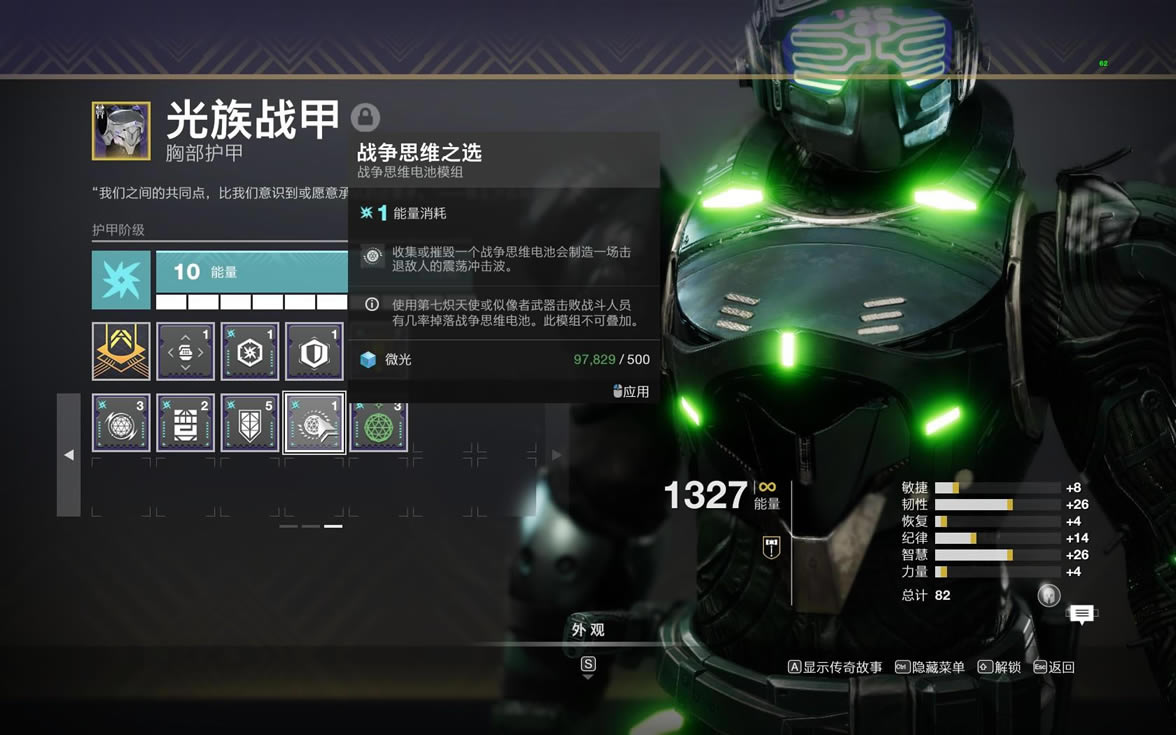Open the golden masterwork tier socket
1176x735 pixels.
click(x=121, y=351)
